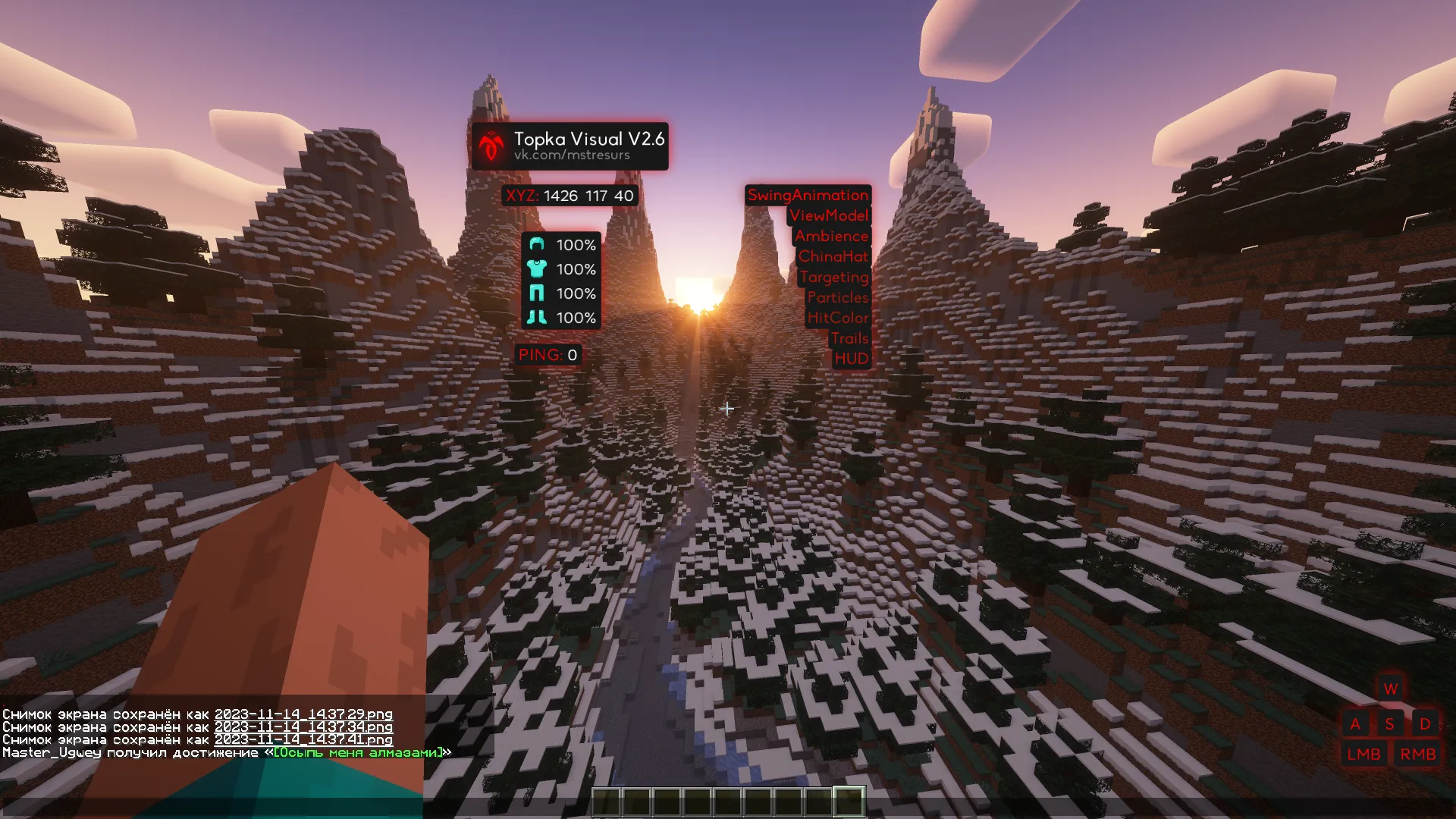The image size is (1456, 819).
Task: Select the ViewModel module label
Action: pyautogui.click(x=829, y=216)
